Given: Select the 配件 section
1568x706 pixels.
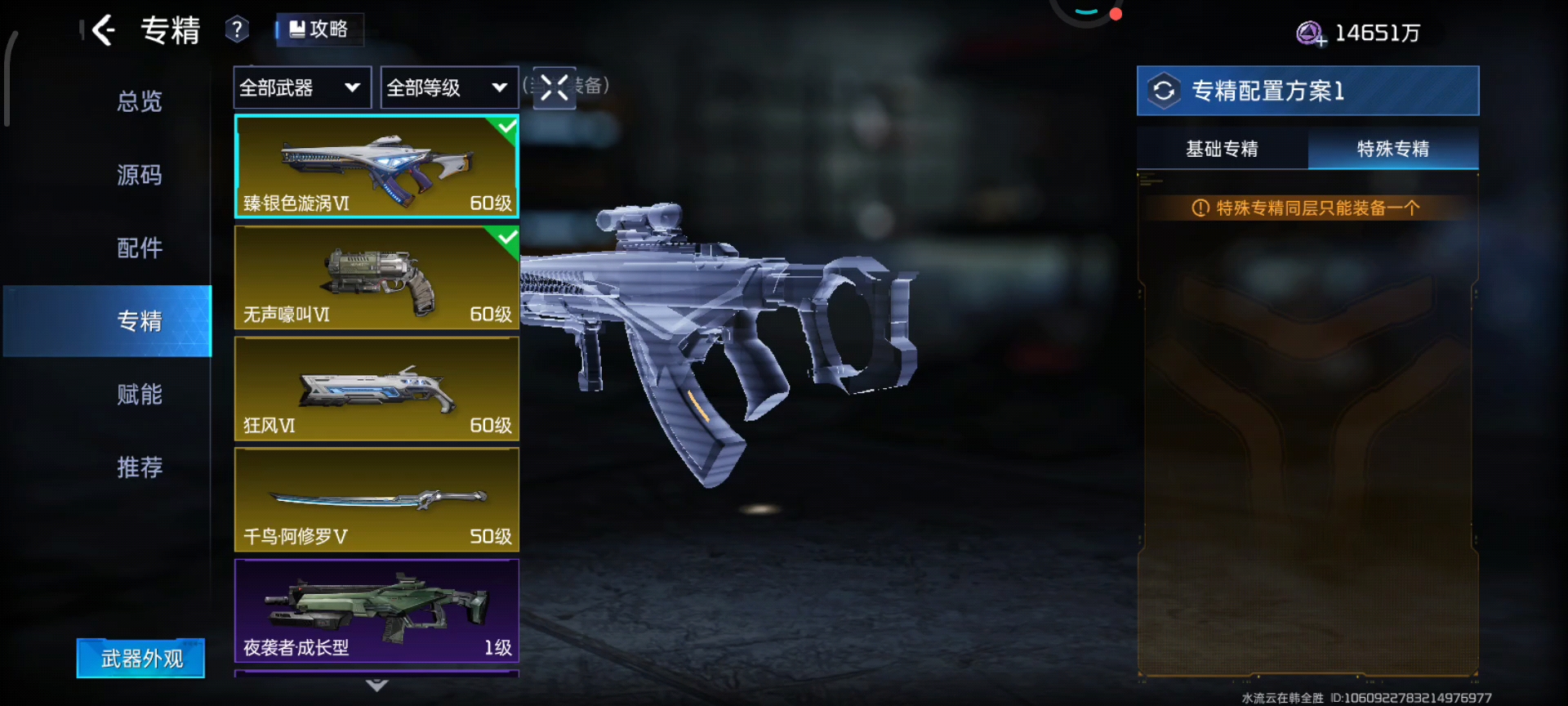Looking at the screenshot, I should point(139,248).
